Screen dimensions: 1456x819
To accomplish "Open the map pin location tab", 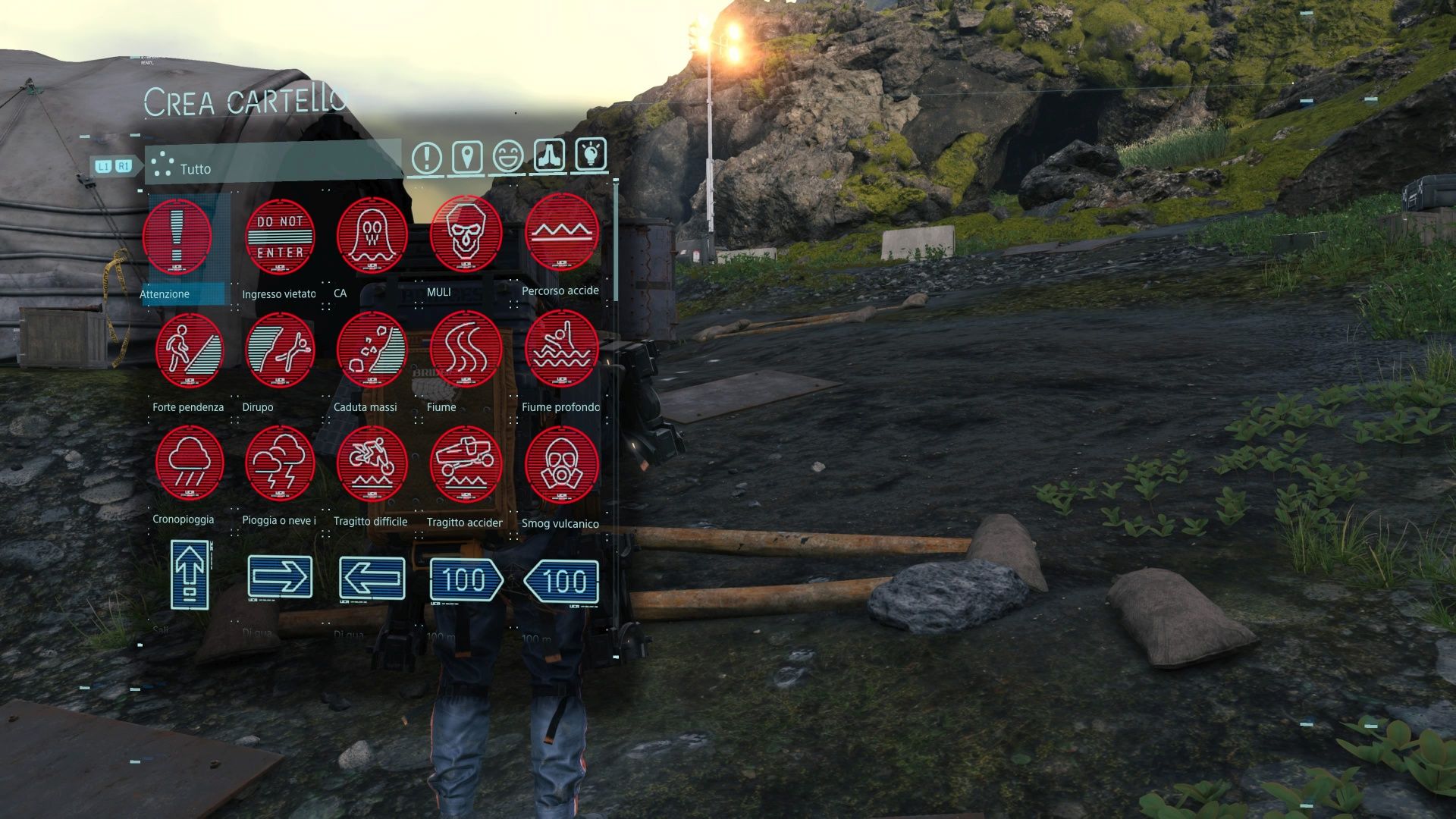I will [467, 158].
